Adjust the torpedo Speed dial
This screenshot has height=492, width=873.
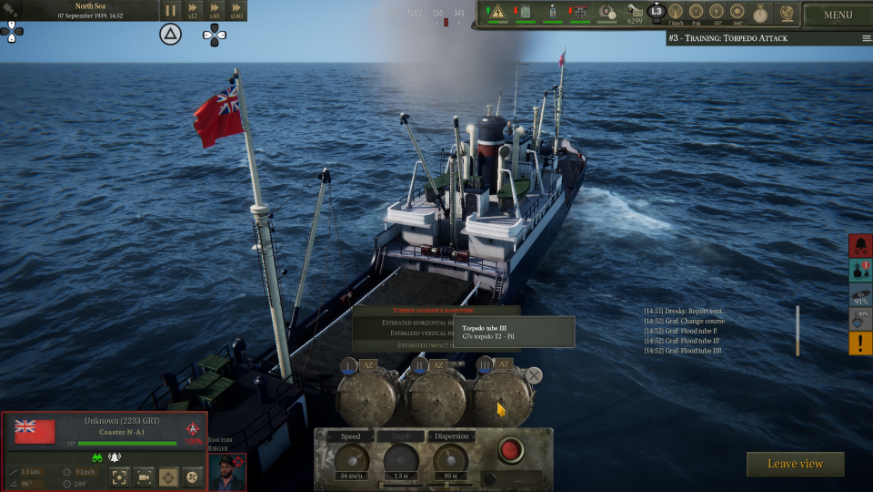(x=351, y=459)
